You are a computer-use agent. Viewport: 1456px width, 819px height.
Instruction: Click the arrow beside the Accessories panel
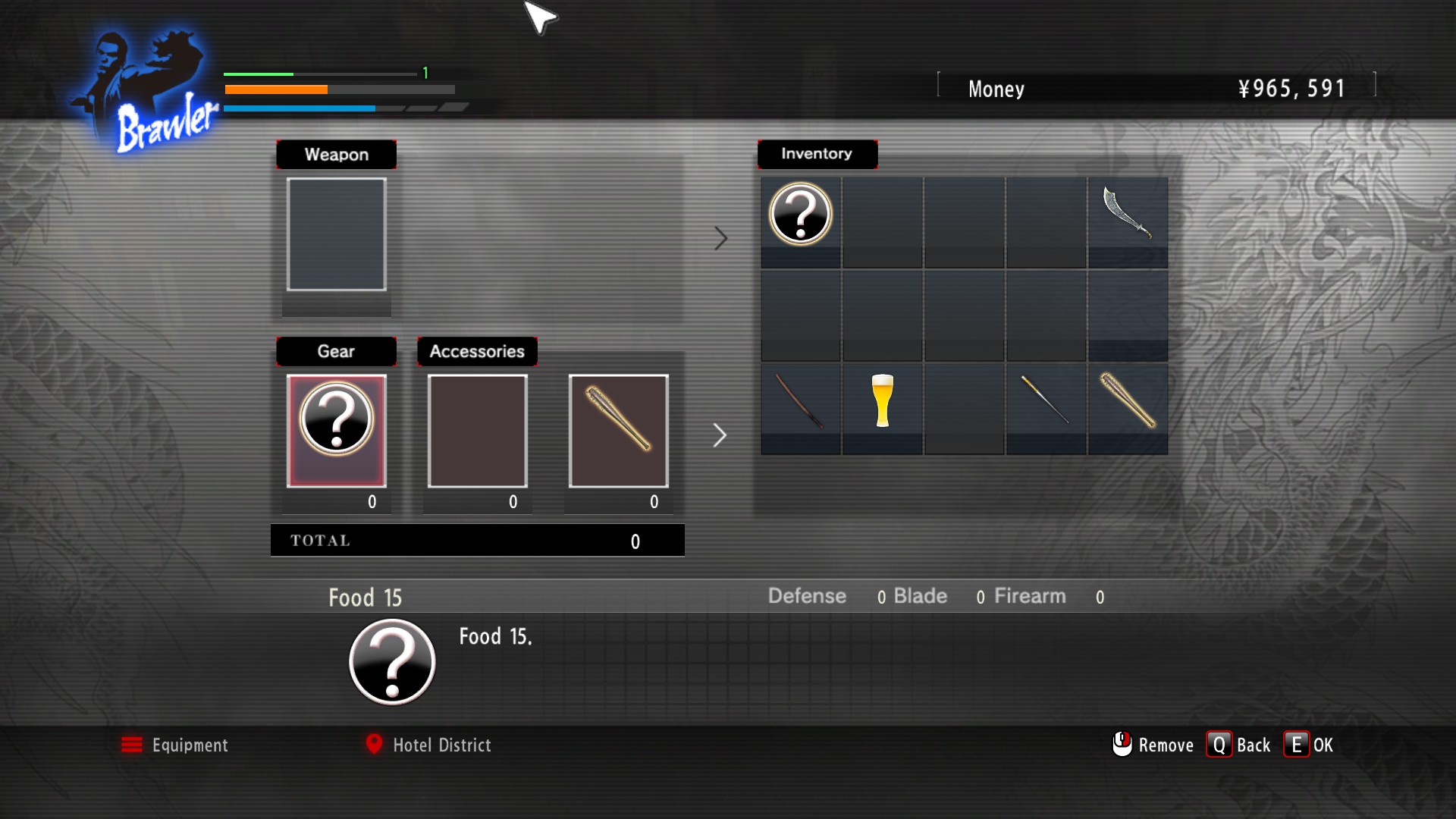pyautogui.click(x=720, y=435)
